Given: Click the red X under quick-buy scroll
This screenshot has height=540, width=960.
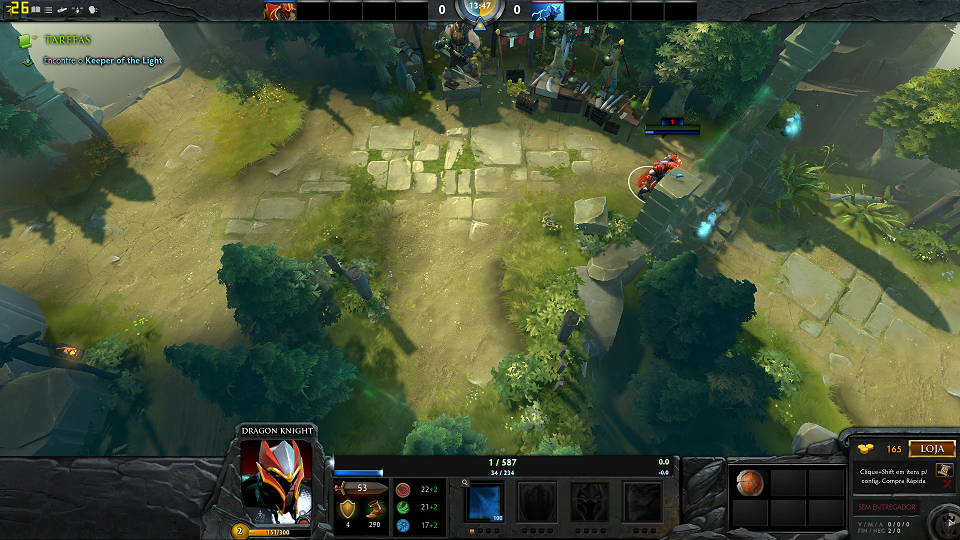Looking at the screenshot, I should (x=946, y=485).
